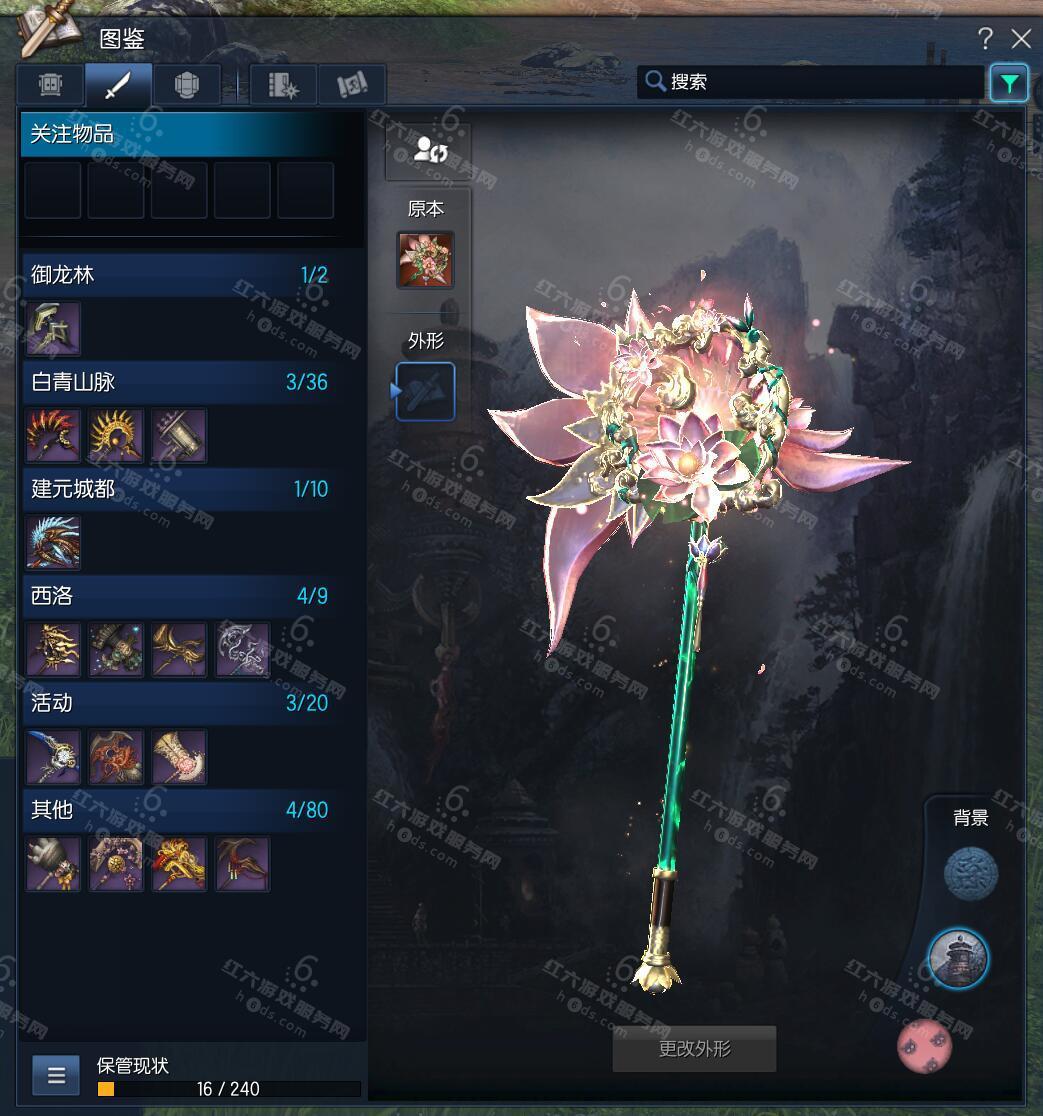Choose the pink pattern background
Image resolution: width=1043 pixels, height=1116 pixels.
tap(924, 1046)
